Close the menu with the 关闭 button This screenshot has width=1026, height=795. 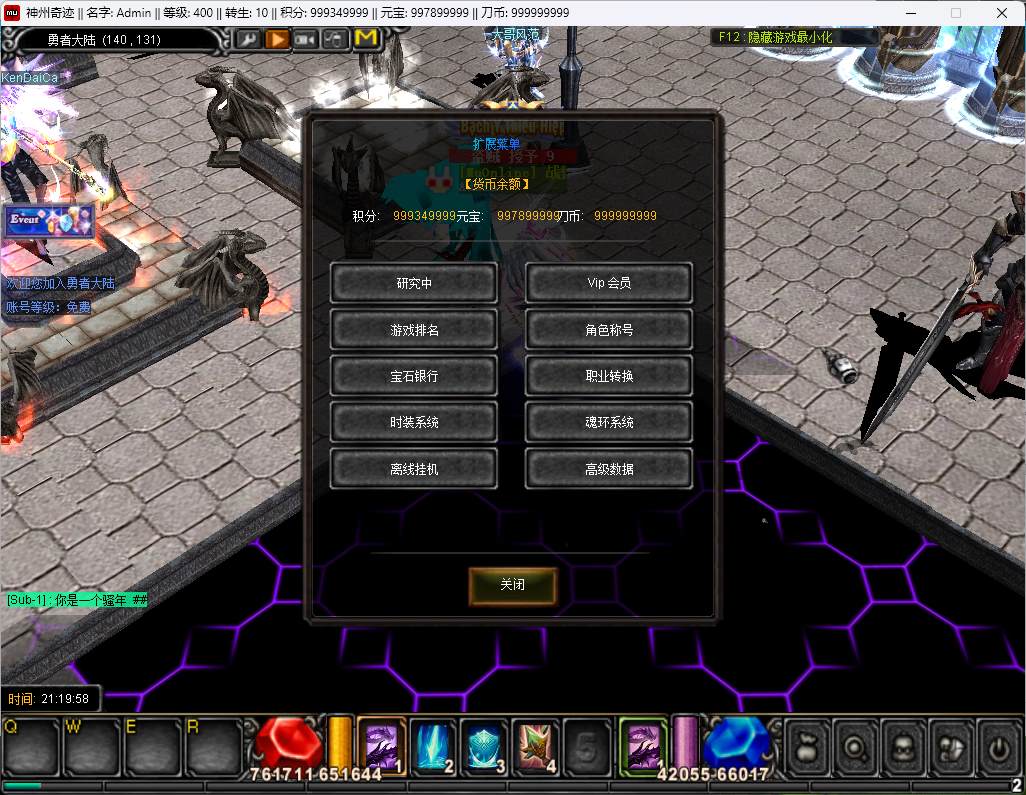pos(512,585)
